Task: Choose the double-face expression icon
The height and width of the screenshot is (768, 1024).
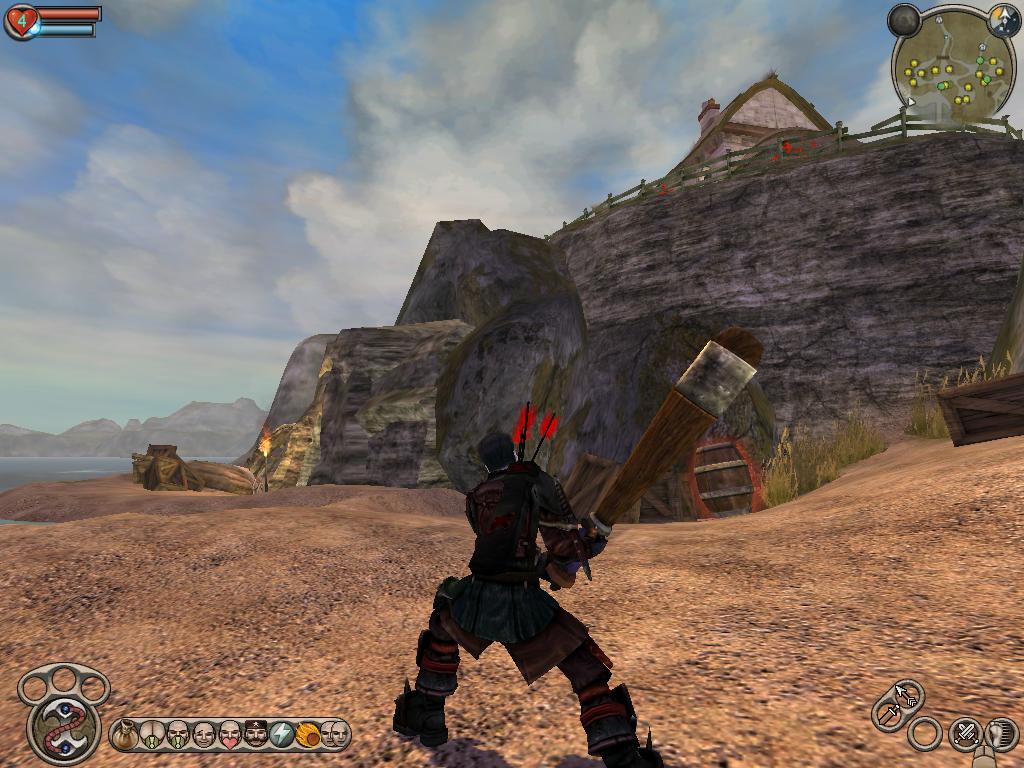Action: point(334,735)
